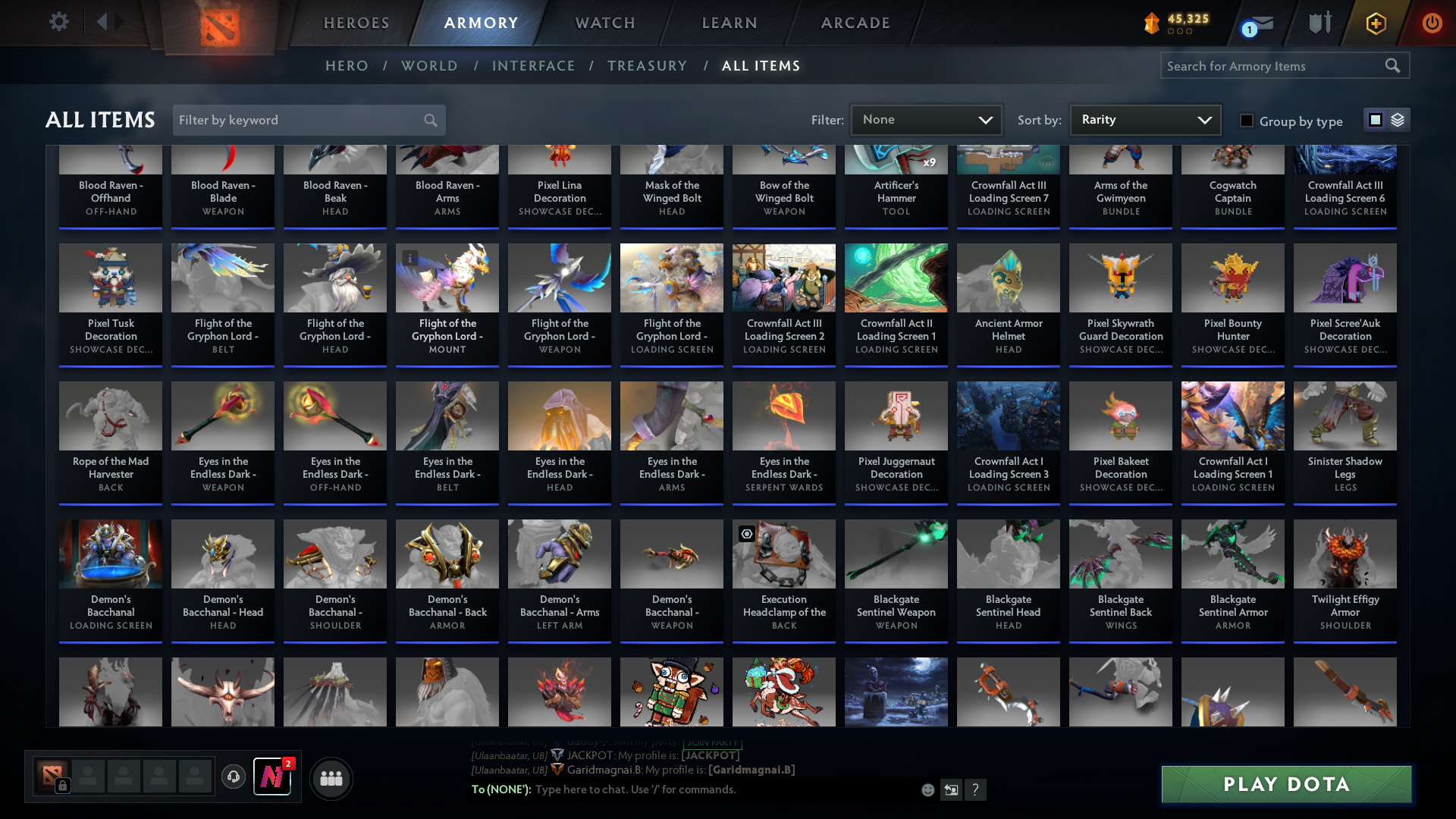Open the settings gear
The image size is (1456, 819).
point(59,22)
